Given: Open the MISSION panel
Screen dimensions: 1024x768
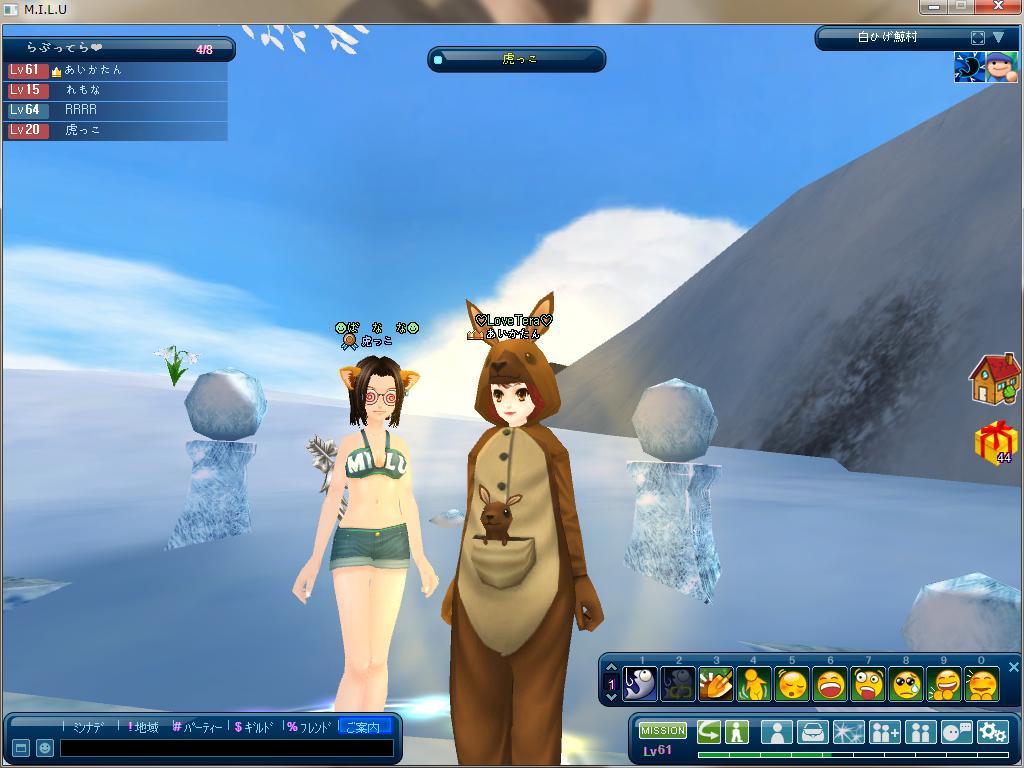Looking at the screenshot, I should pos(662,731).
